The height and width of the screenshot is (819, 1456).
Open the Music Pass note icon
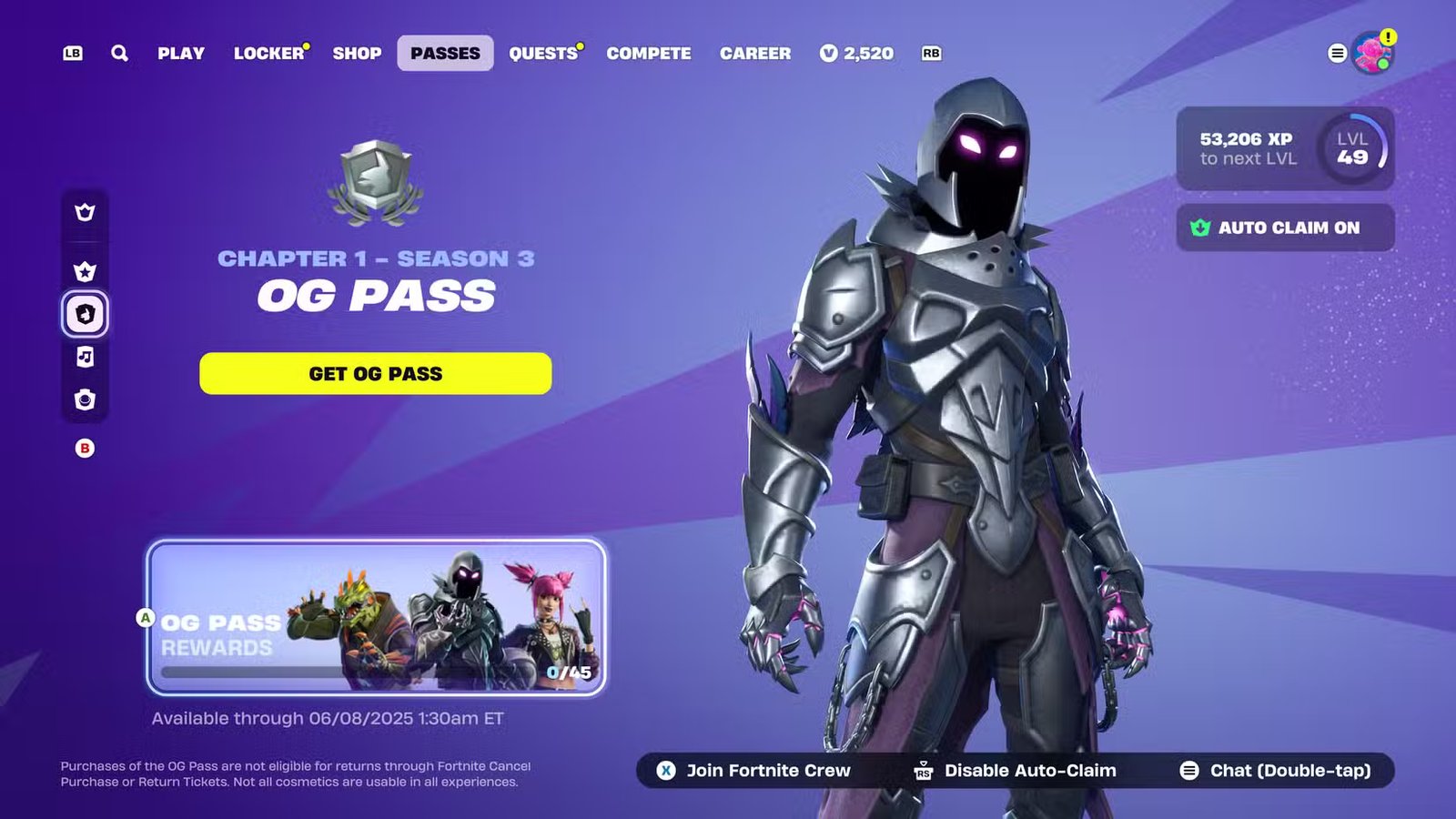click(84, 358)
